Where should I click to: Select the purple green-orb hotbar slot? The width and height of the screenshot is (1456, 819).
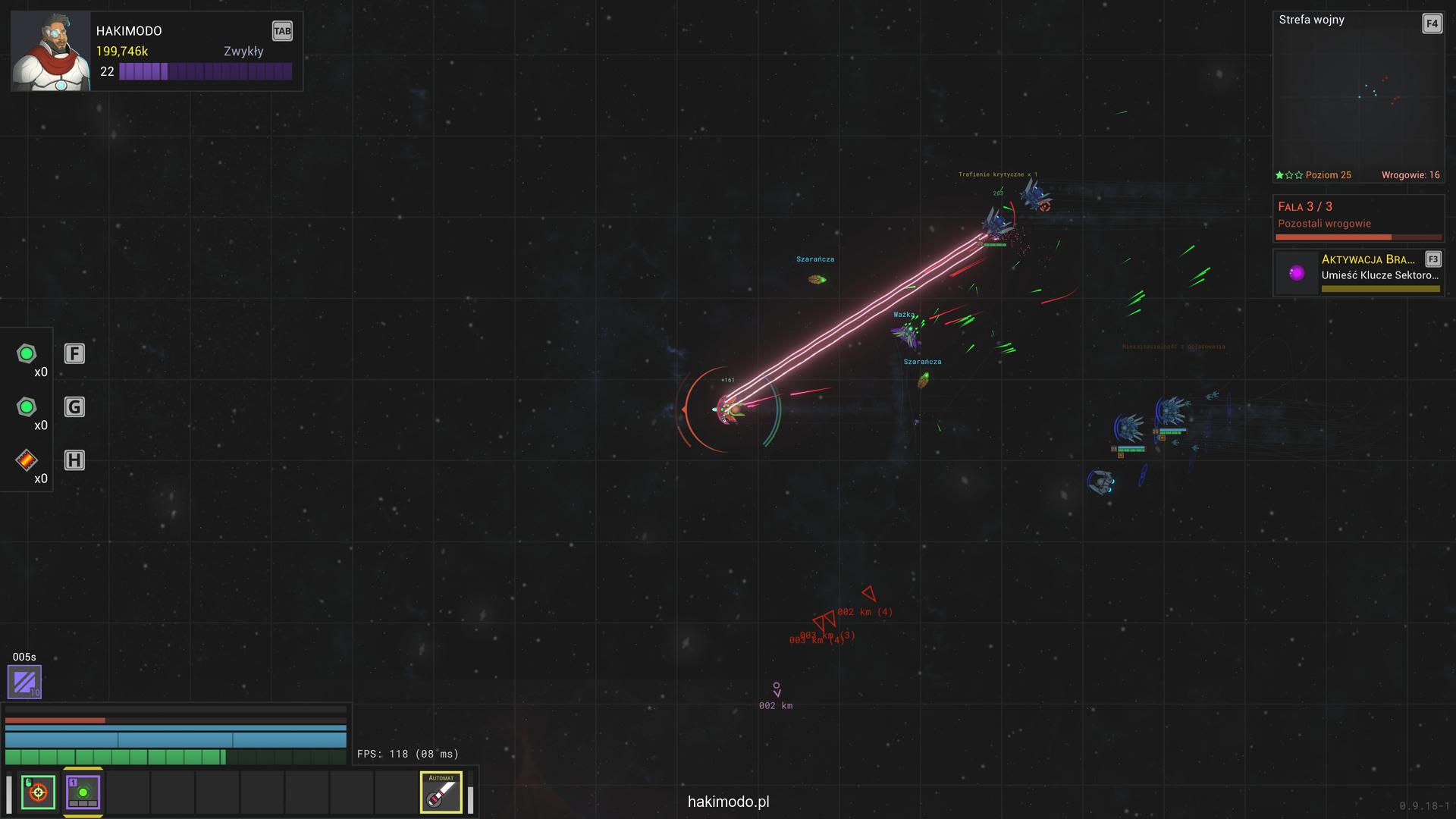click(x=83, y=792)
